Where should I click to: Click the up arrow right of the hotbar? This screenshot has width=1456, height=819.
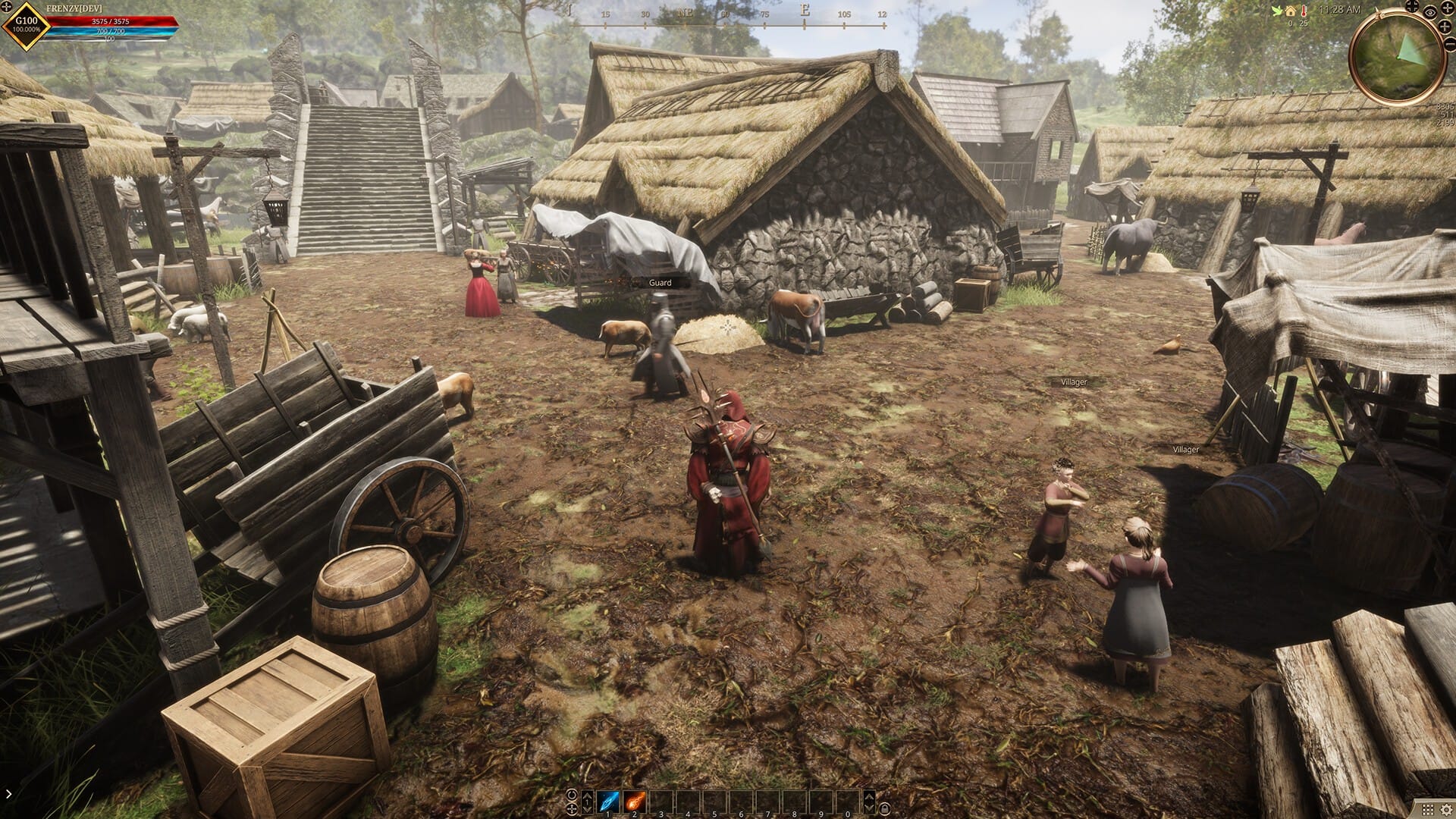click(x=869, y=797)
